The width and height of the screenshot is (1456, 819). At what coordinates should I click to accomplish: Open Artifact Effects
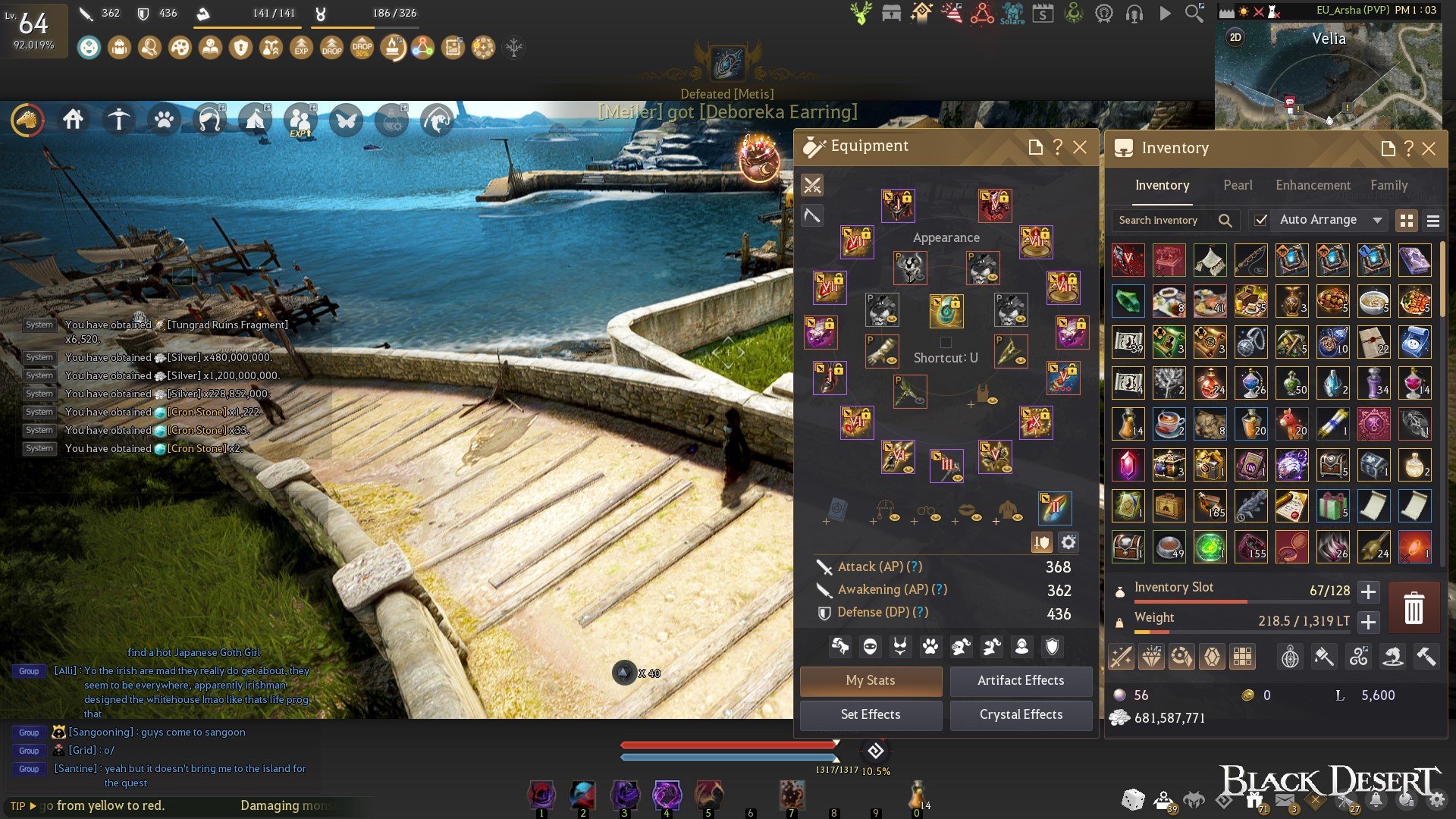pyautogui.click(x=1021, y=680)
